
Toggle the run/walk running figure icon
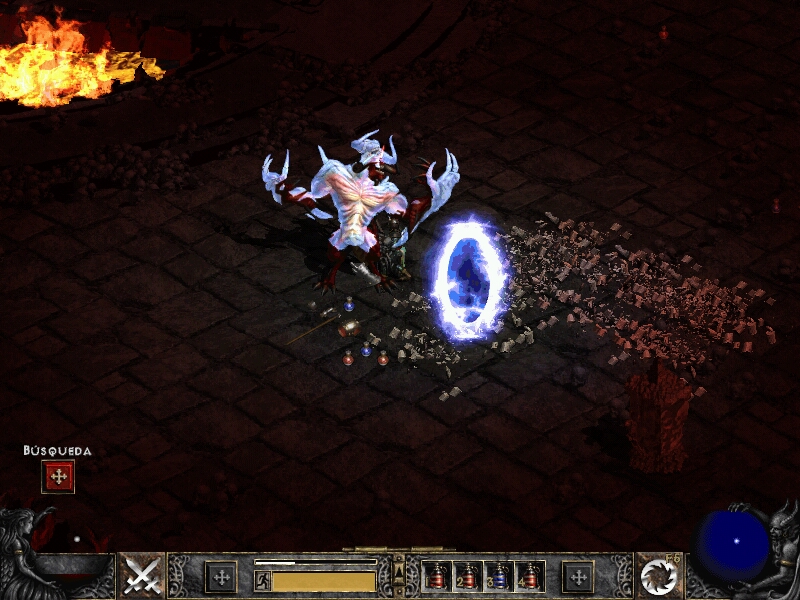point(262,580)
